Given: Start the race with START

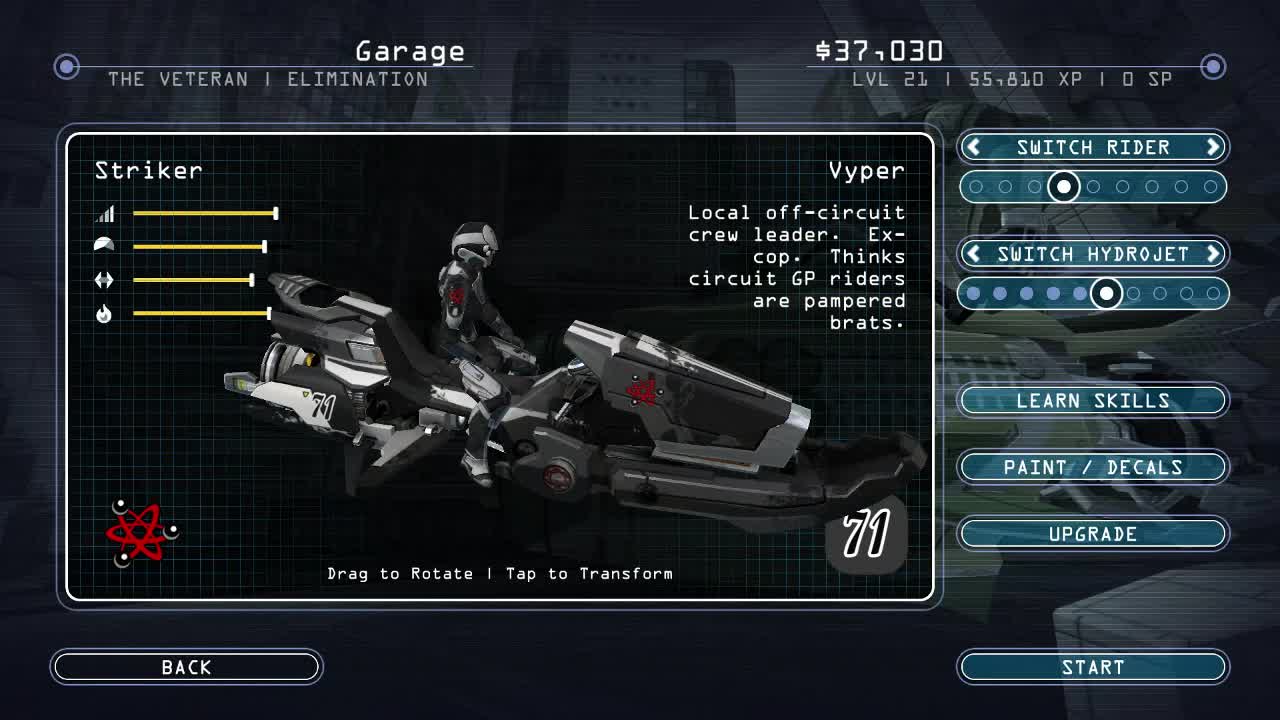Looking at the screenshot, I should tap(1092, 667).
